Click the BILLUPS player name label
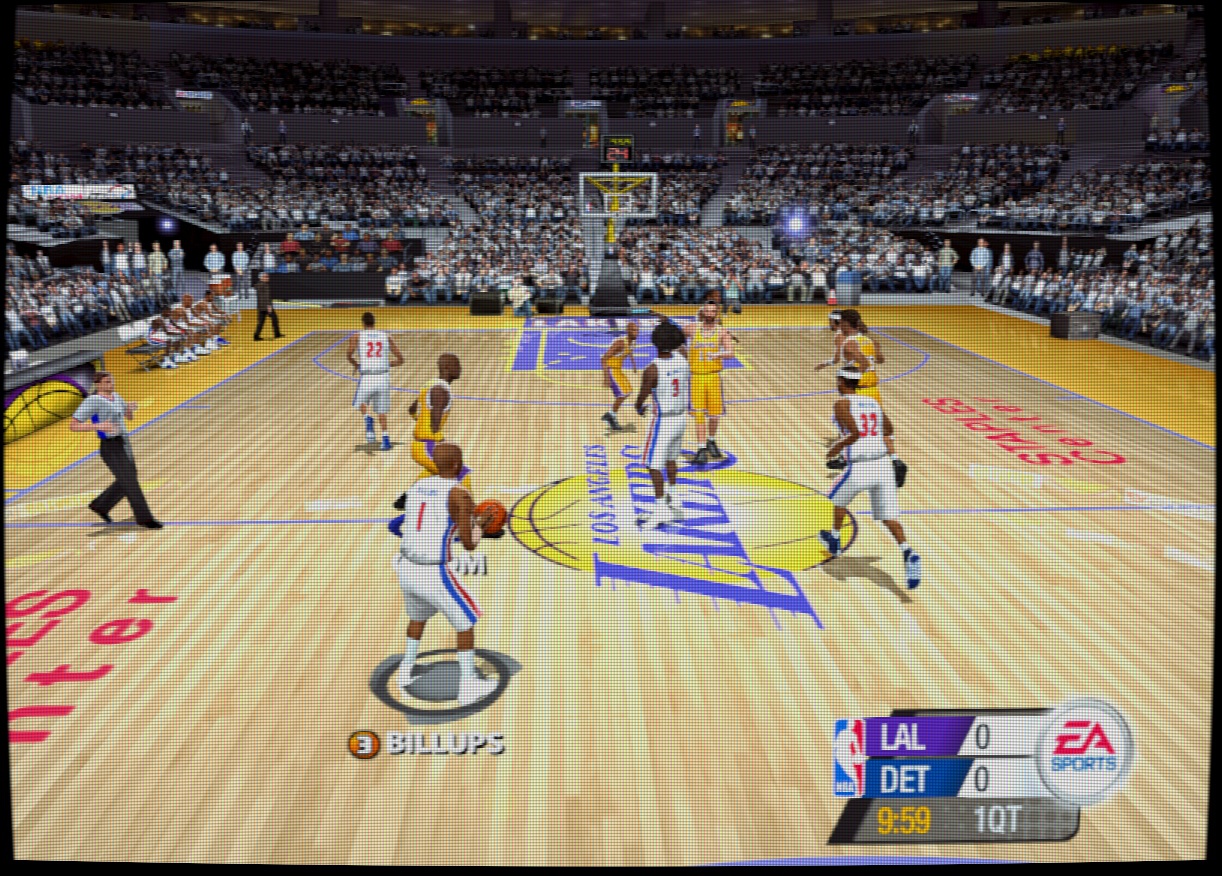This screenshot has width=1222, height=876. pos(445,744)
